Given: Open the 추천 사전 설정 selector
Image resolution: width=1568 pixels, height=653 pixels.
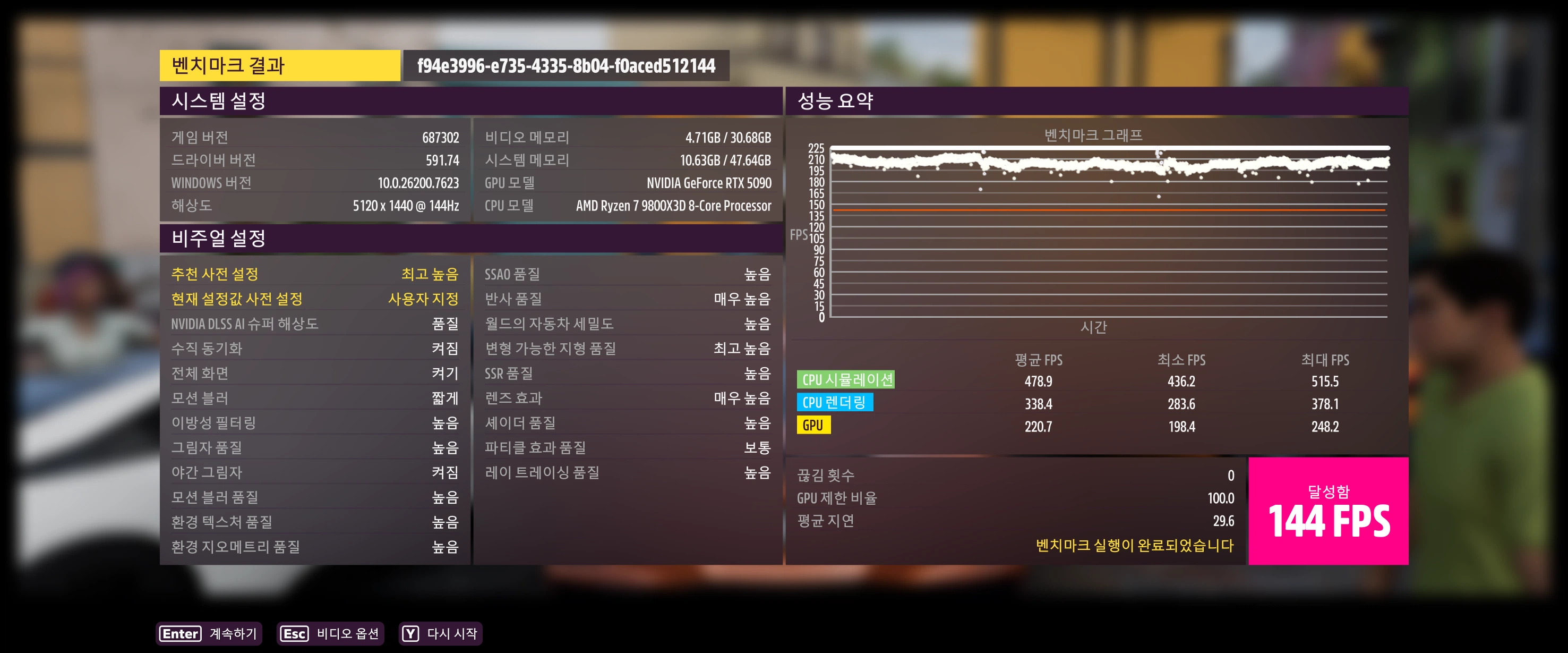Looking at the screenshot, I should pyautogui.click(x=314, y=274).
